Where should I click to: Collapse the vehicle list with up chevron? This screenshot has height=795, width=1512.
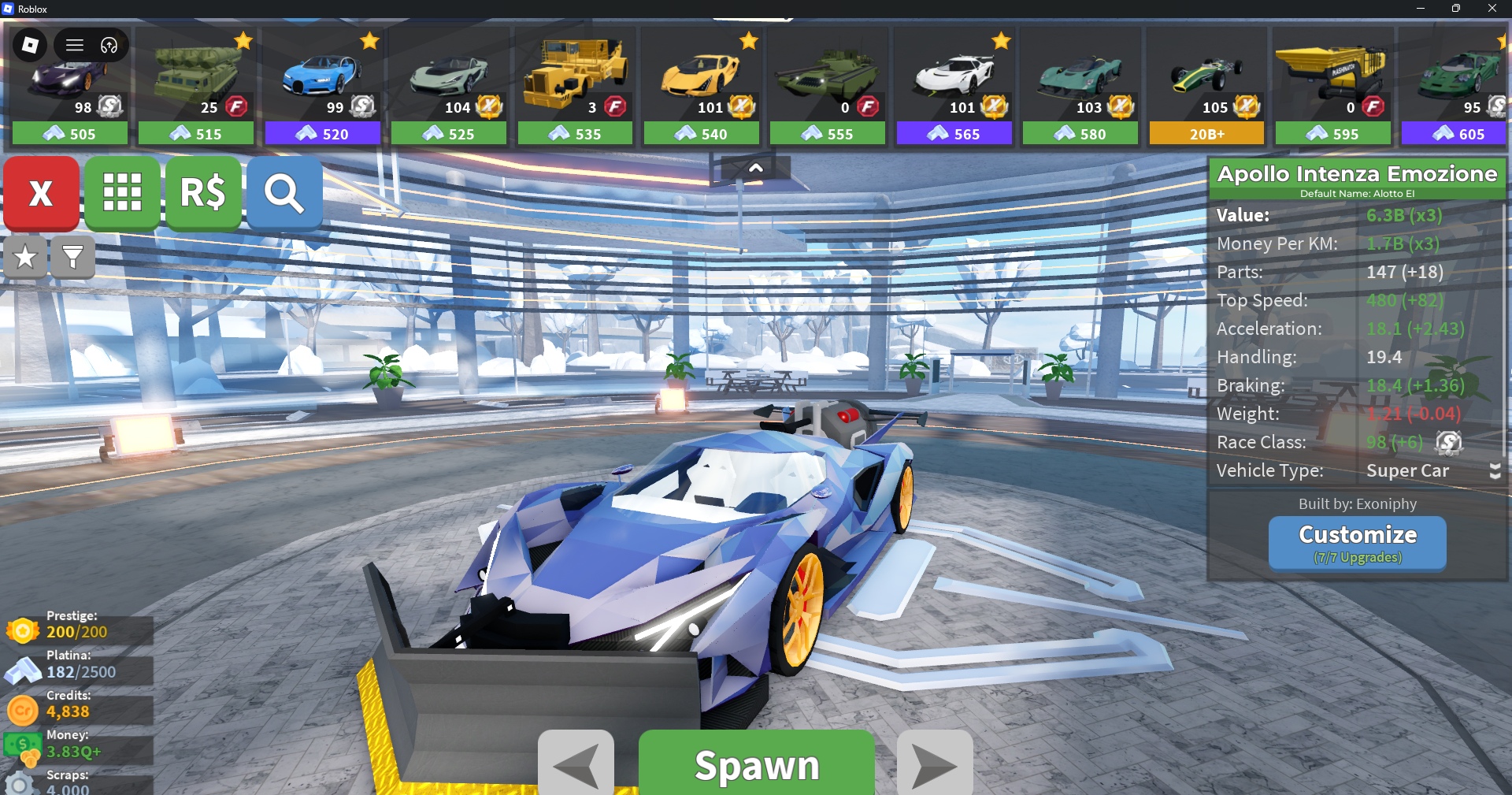click(x=755, y=168)
